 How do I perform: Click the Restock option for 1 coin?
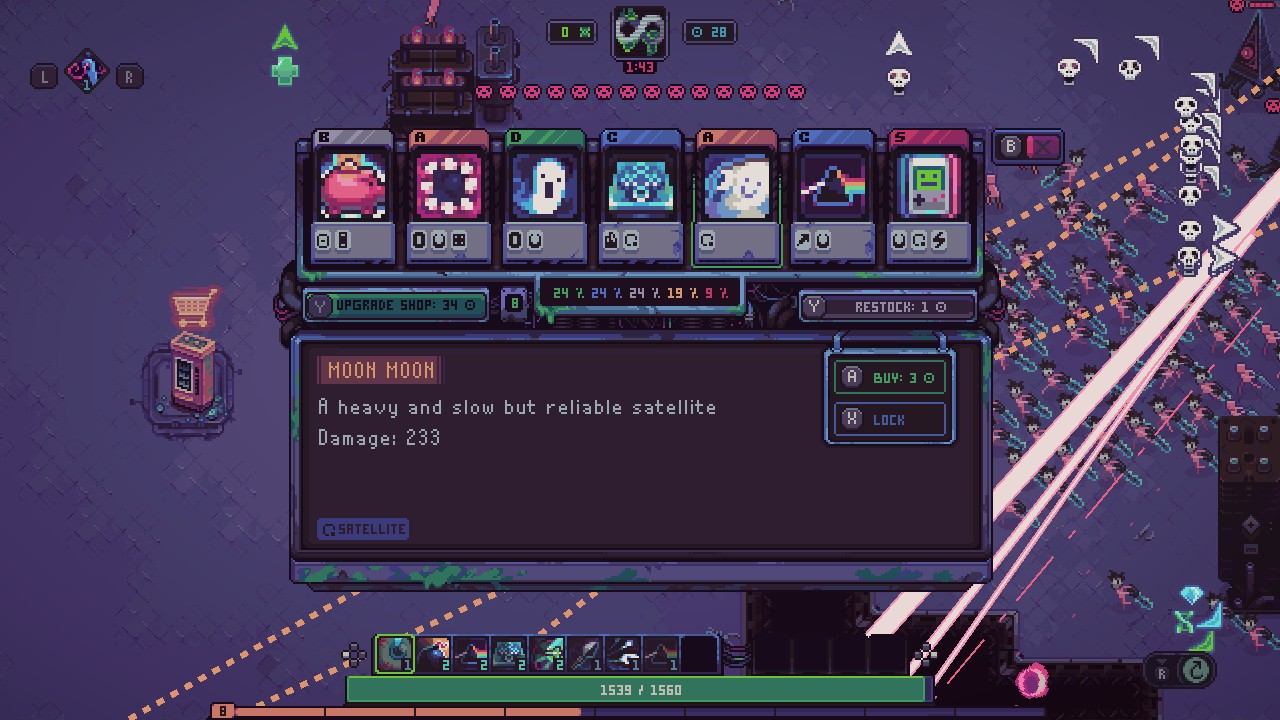[887, 306]
